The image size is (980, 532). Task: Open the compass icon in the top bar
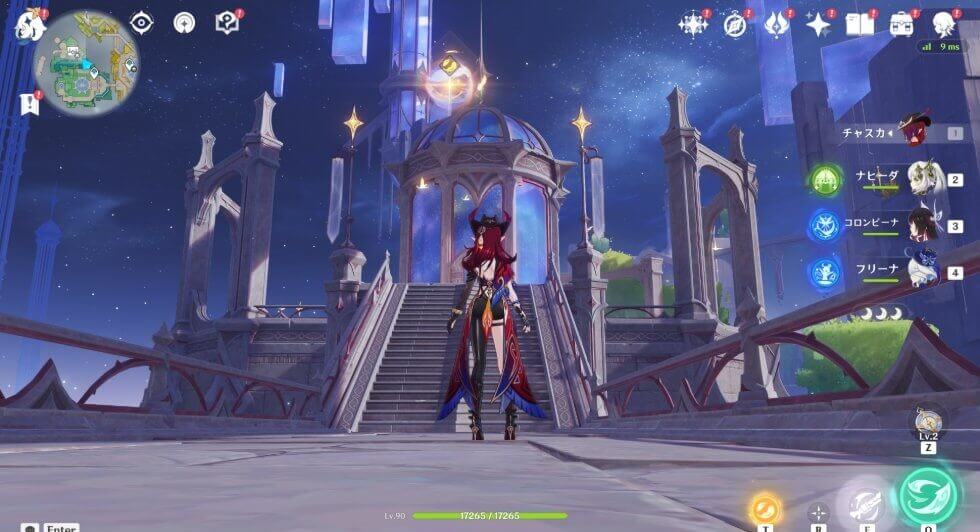tap(735, 25)
